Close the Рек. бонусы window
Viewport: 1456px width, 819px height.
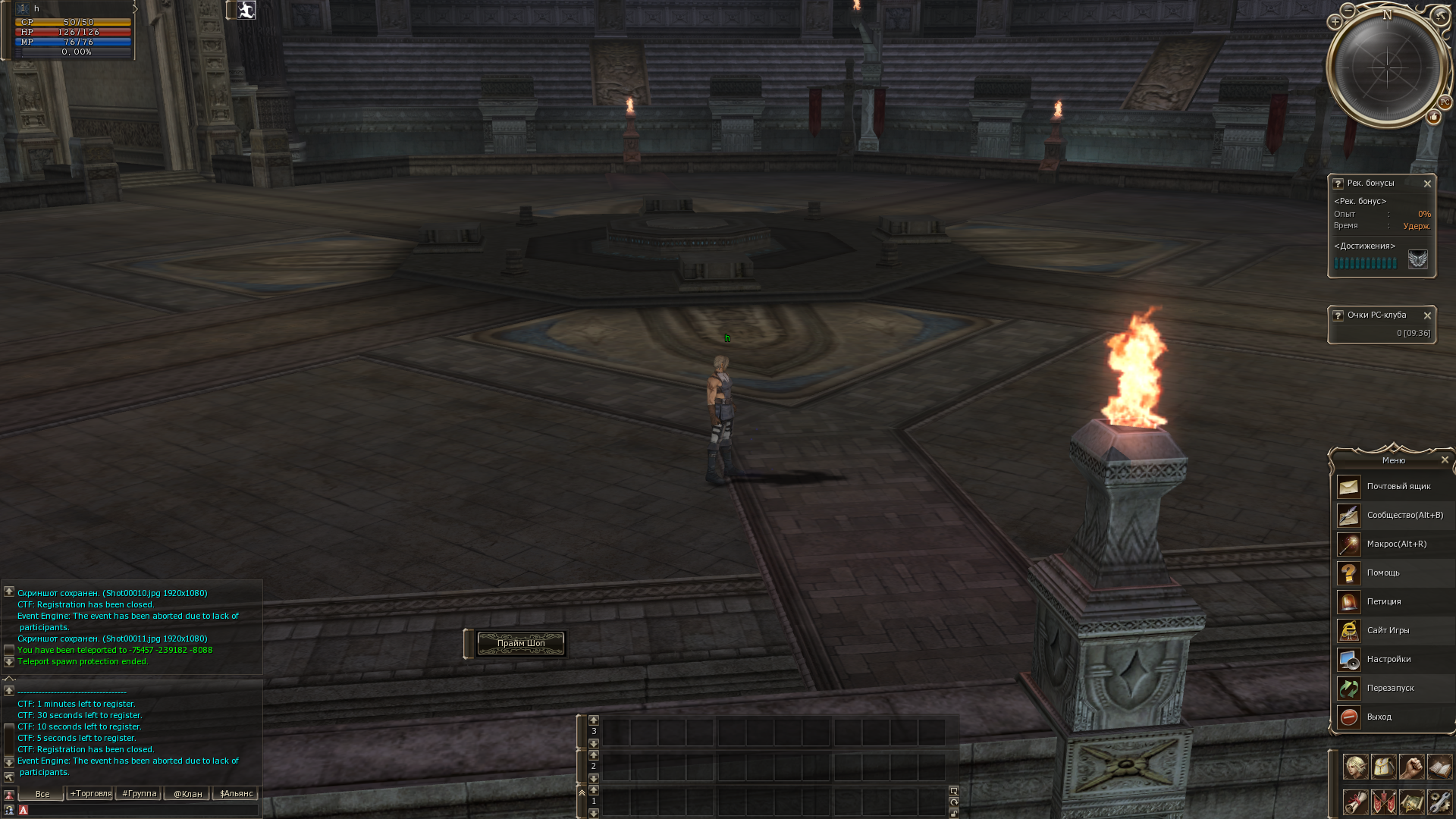(1427, 184)
